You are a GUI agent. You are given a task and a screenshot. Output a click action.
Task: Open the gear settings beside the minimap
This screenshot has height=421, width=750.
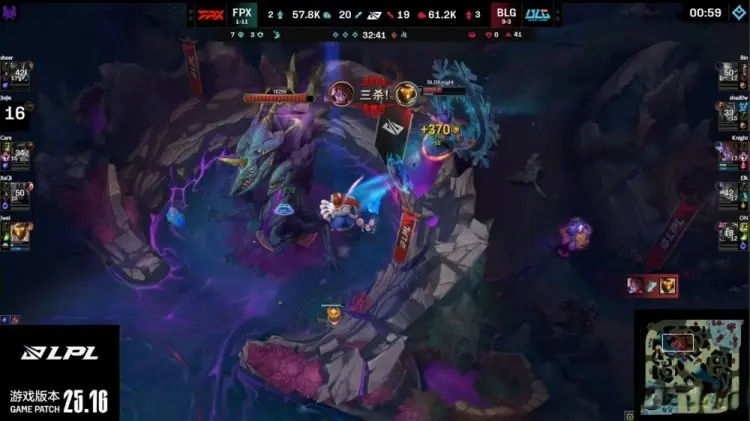tap(628, 413)
